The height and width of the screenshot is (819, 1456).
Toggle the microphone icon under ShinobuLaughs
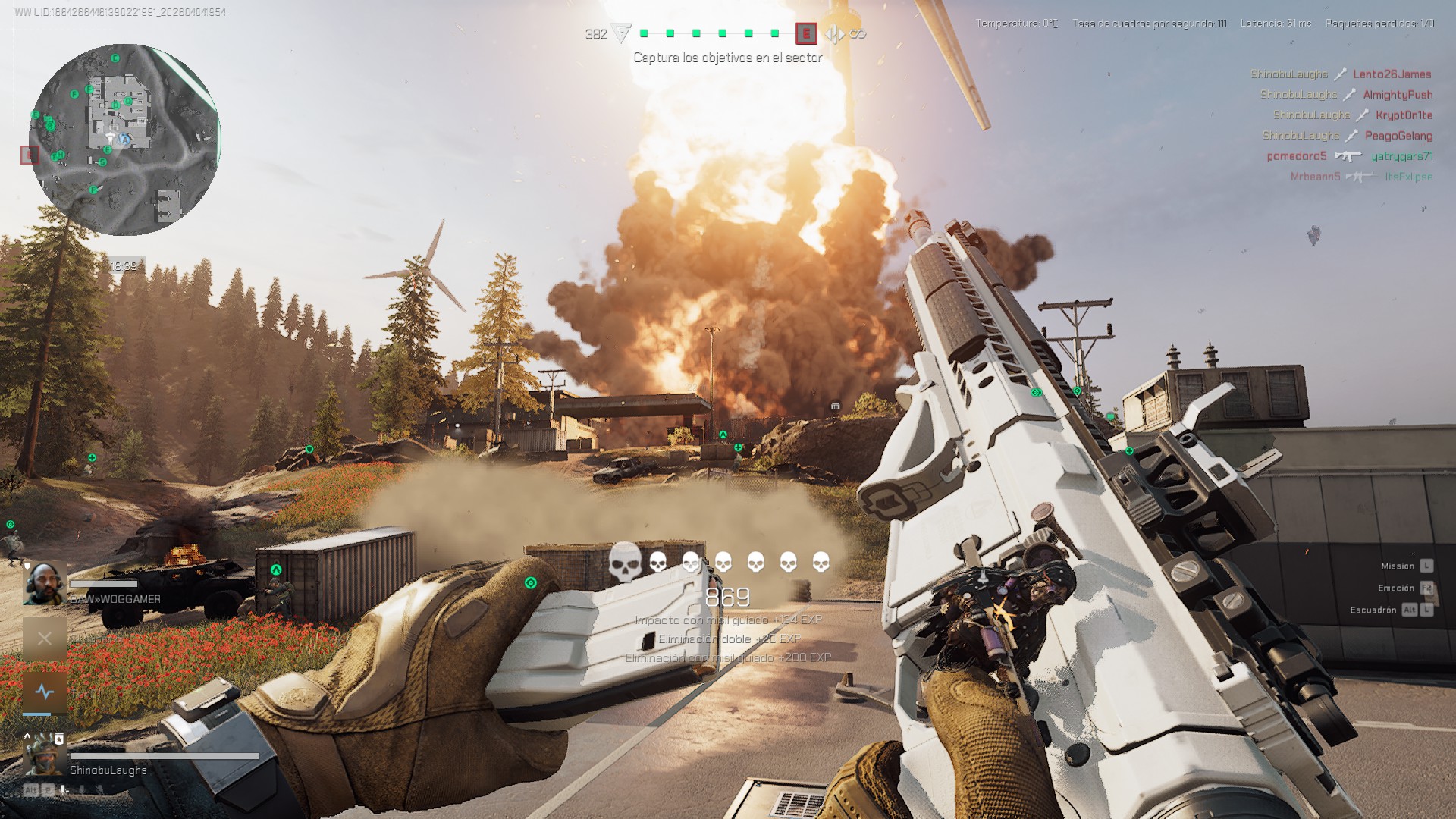tap(64, 790)
